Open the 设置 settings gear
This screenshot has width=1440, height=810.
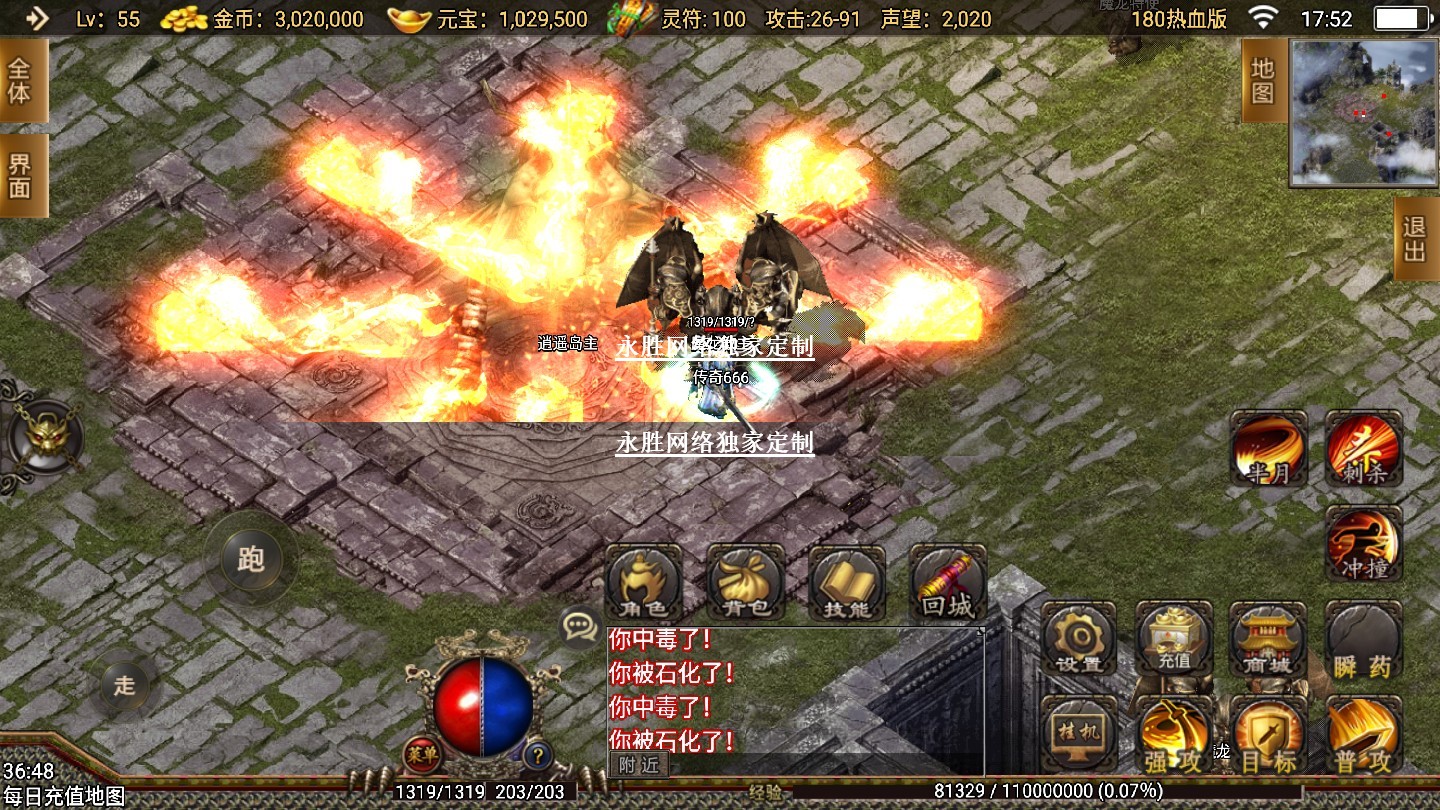pyautogui.click(x=1078, y=640)
